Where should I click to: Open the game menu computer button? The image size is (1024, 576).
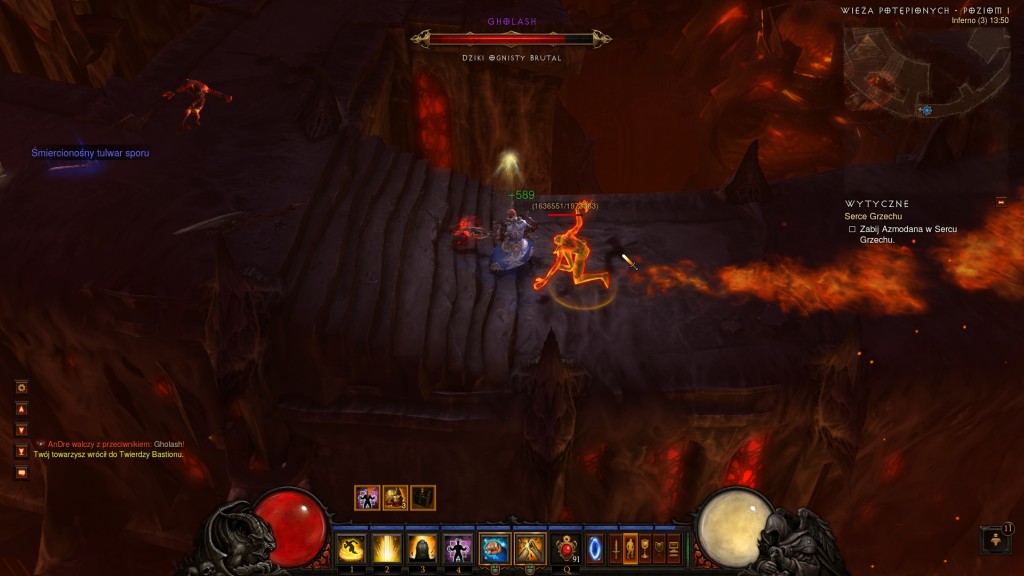point(673,549)
